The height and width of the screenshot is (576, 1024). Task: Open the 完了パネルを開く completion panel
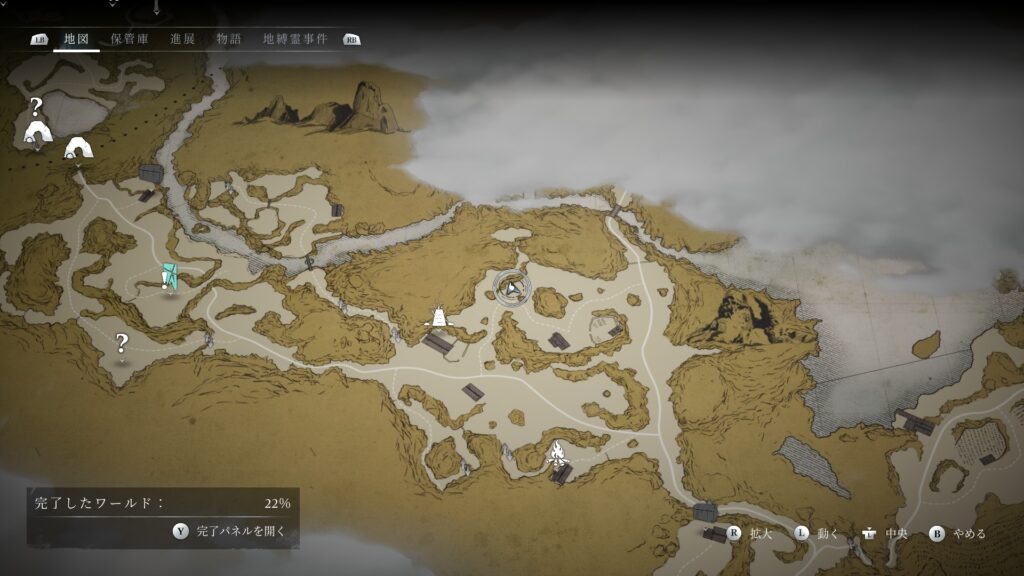tap(231, 532)
